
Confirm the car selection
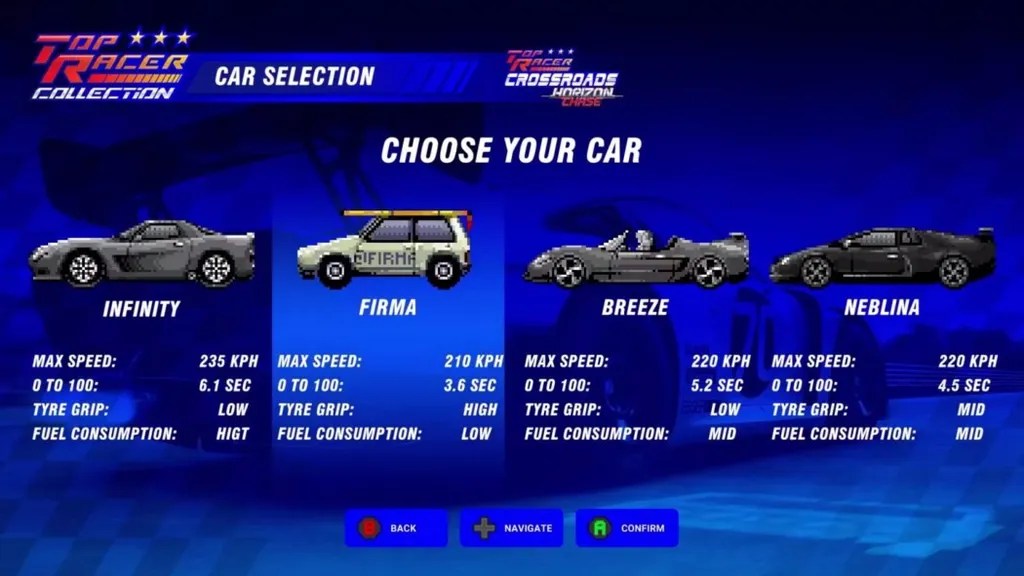coord(627,528)
